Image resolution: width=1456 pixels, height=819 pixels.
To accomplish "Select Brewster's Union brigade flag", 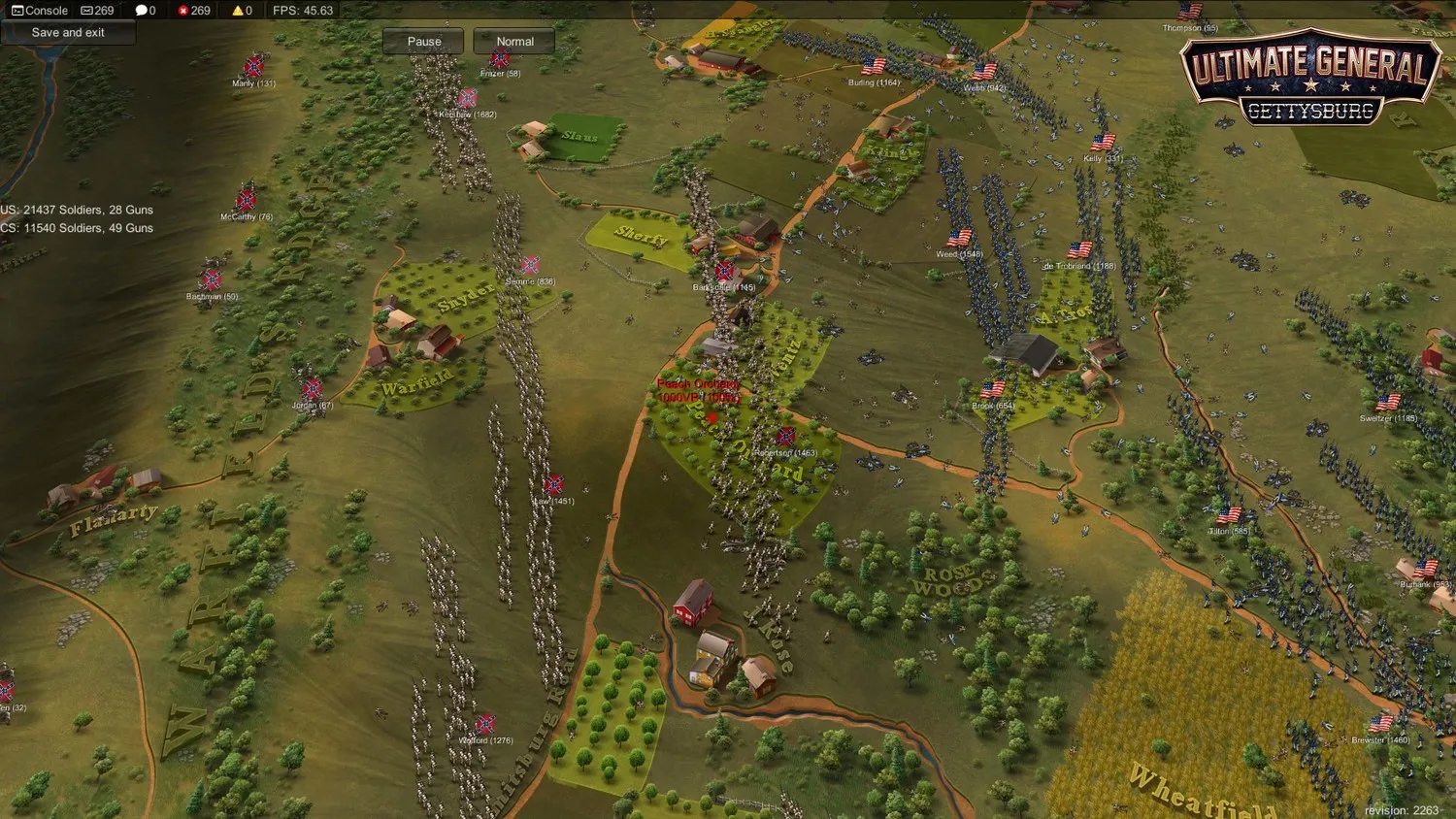I will click(1379, 723).
